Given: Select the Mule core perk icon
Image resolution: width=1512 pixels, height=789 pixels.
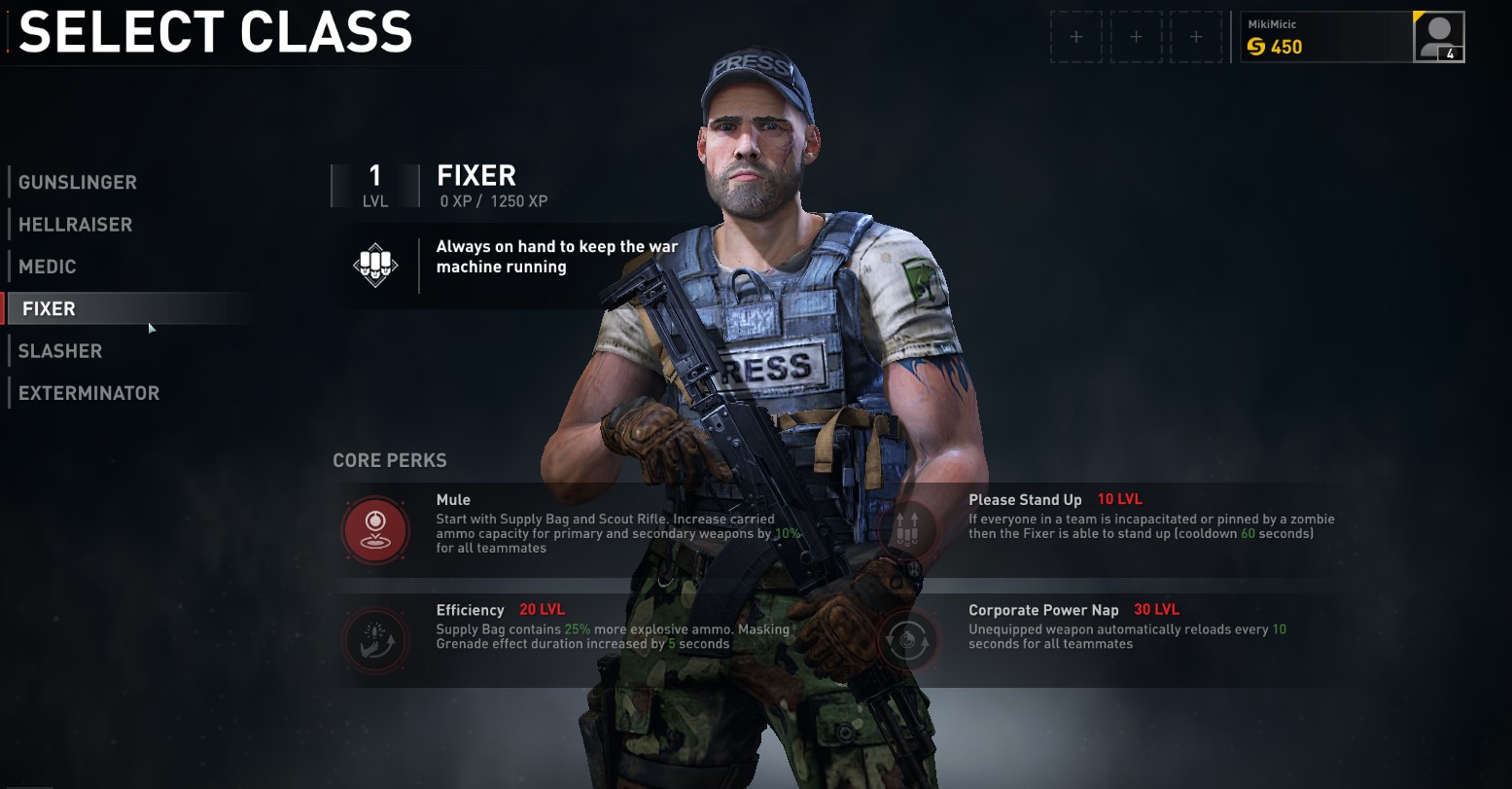Looking at the screenshot, I should [x=374, y=529].
